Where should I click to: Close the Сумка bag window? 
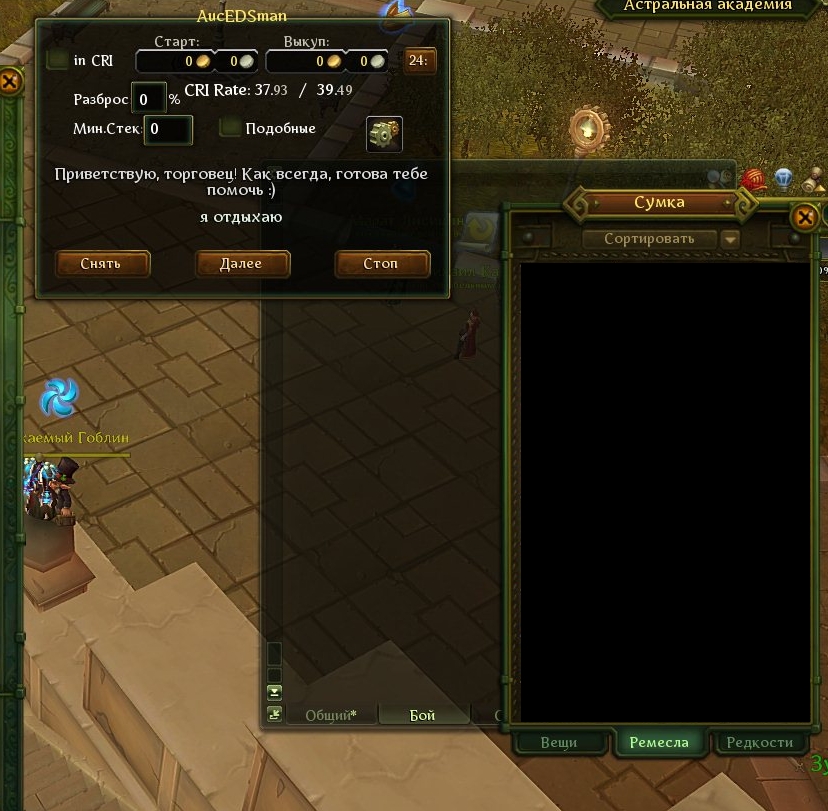coord(804,217)
